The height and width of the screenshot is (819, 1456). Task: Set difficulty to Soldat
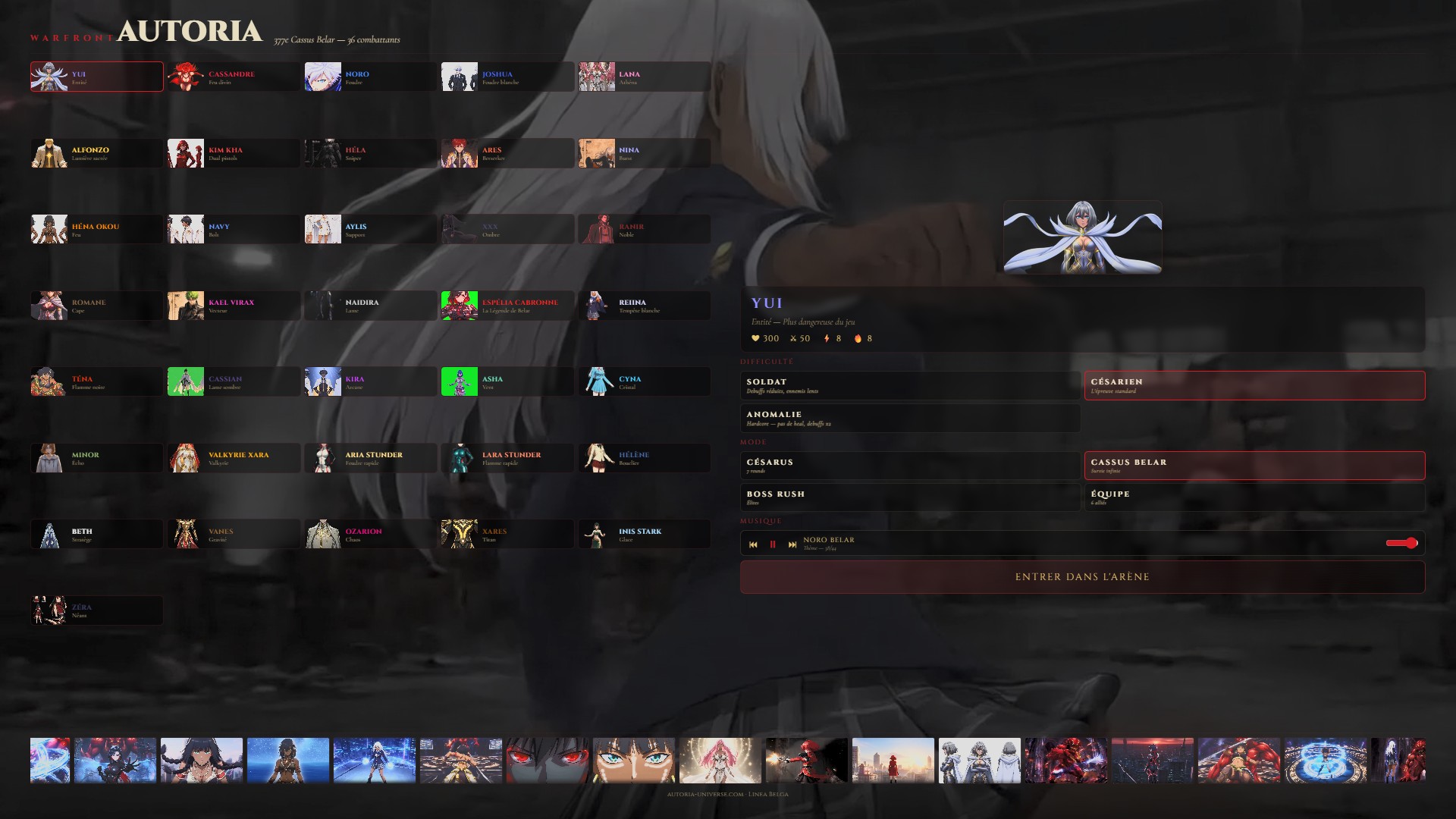point(910,385)
